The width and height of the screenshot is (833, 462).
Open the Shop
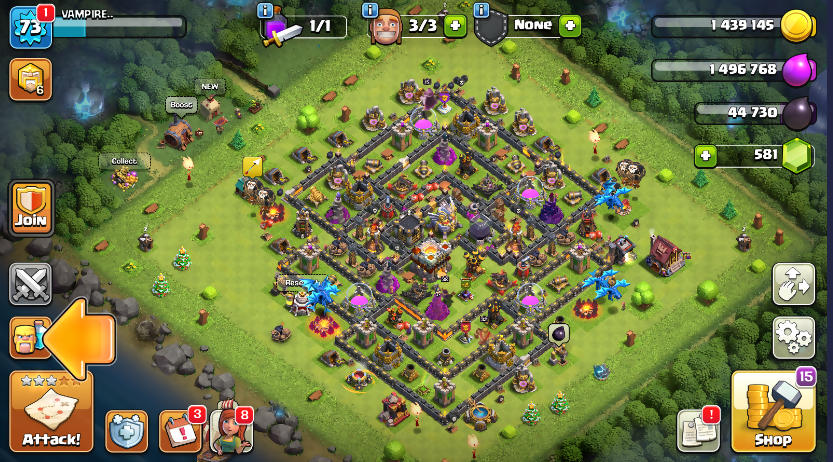tap(772, 412)
